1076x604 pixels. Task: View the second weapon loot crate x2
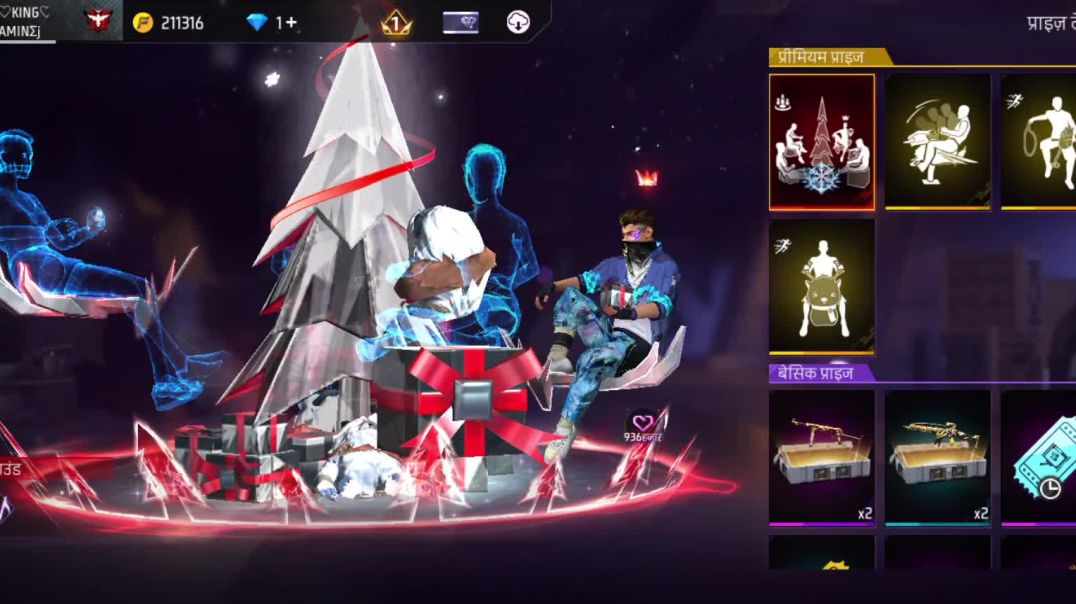[937, 456]
